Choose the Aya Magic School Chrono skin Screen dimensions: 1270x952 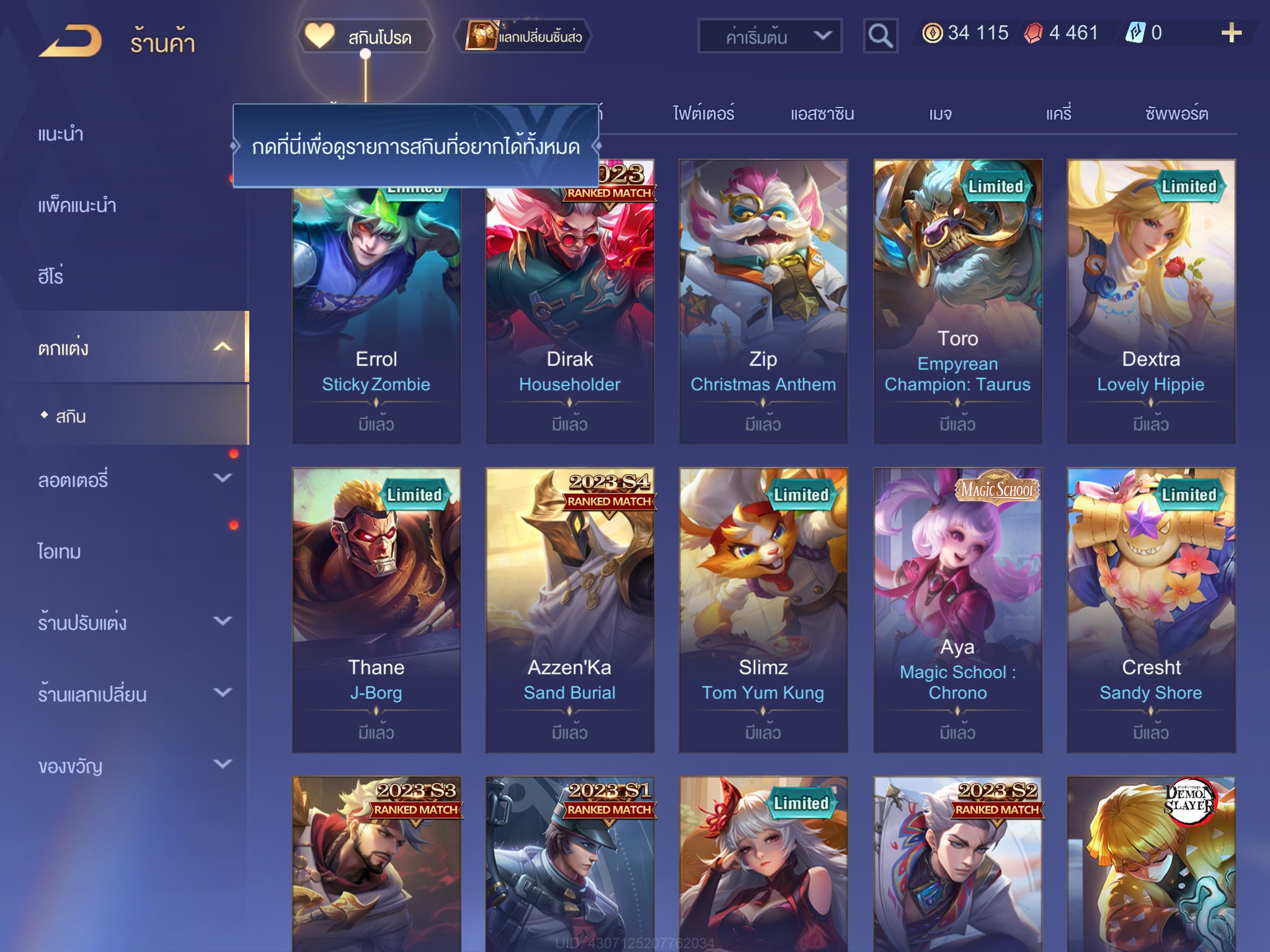[957, 610]
